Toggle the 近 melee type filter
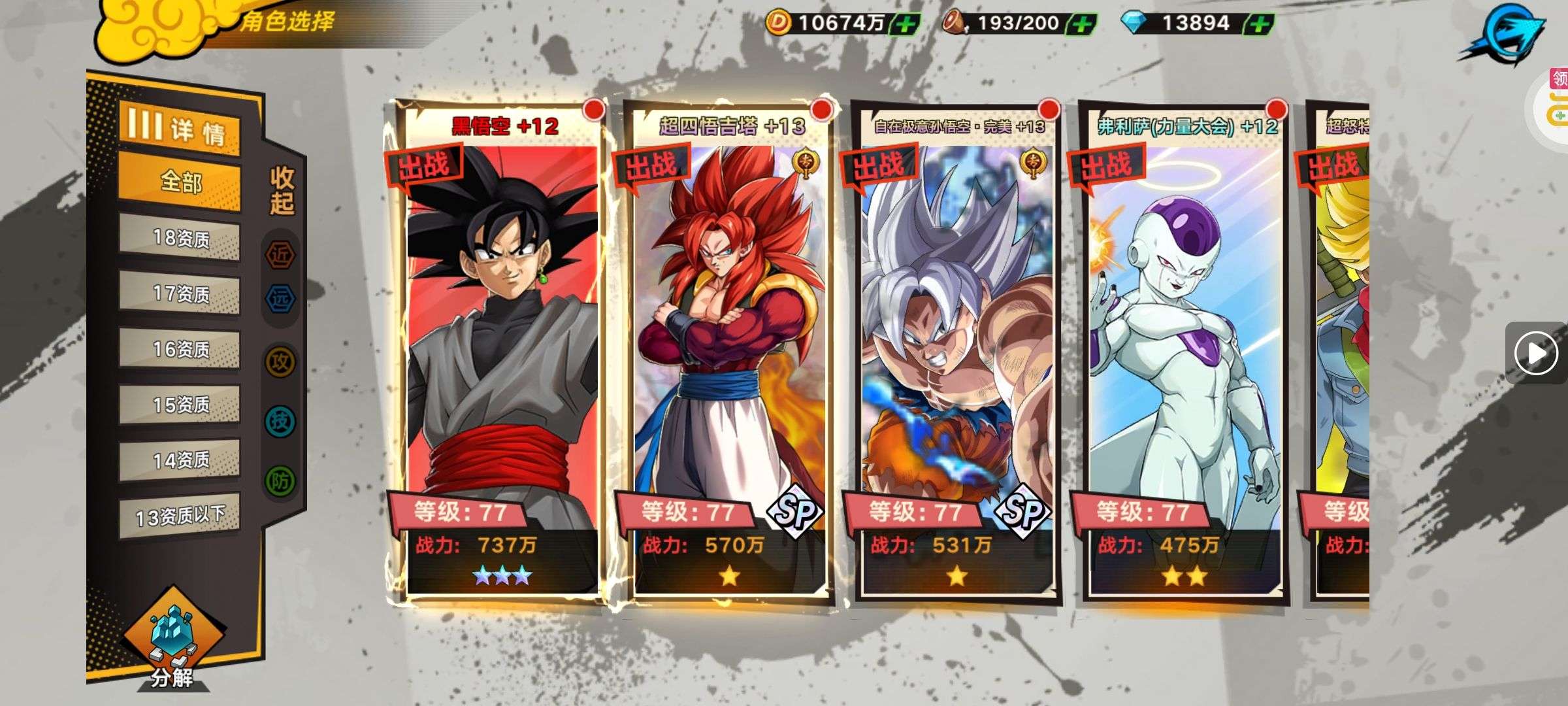 pyautogui.click(x=280, y=255)
